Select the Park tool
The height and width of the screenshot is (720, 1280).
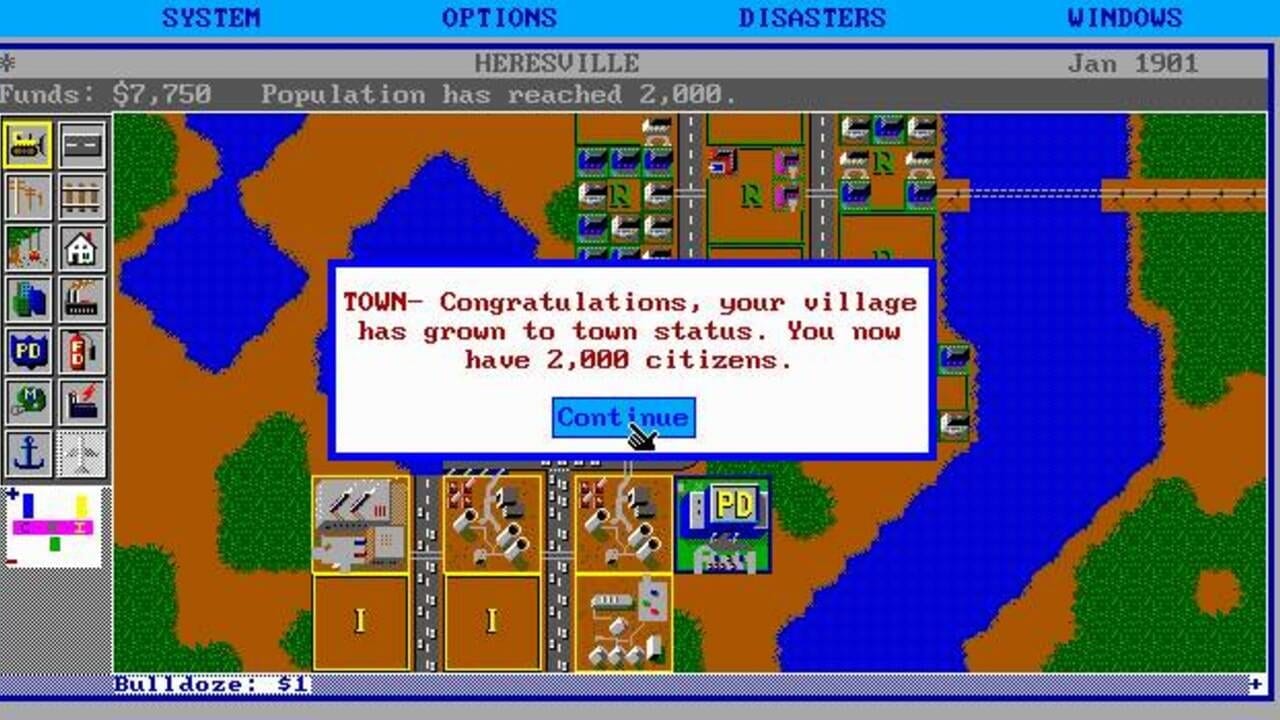(28, 247)
